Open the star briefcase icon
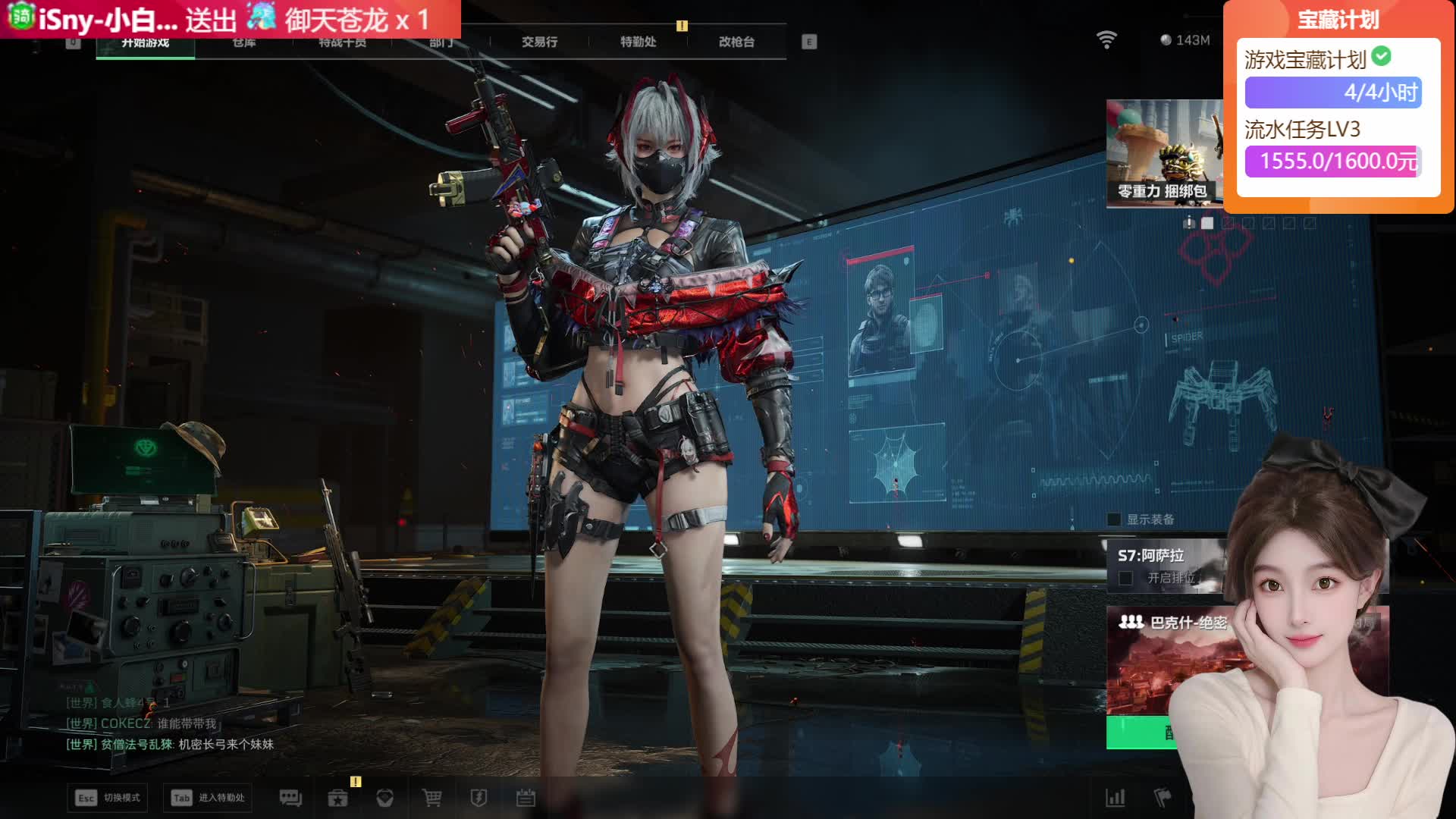This screenshot has width=1456, height=819. [x=337, y=798]
